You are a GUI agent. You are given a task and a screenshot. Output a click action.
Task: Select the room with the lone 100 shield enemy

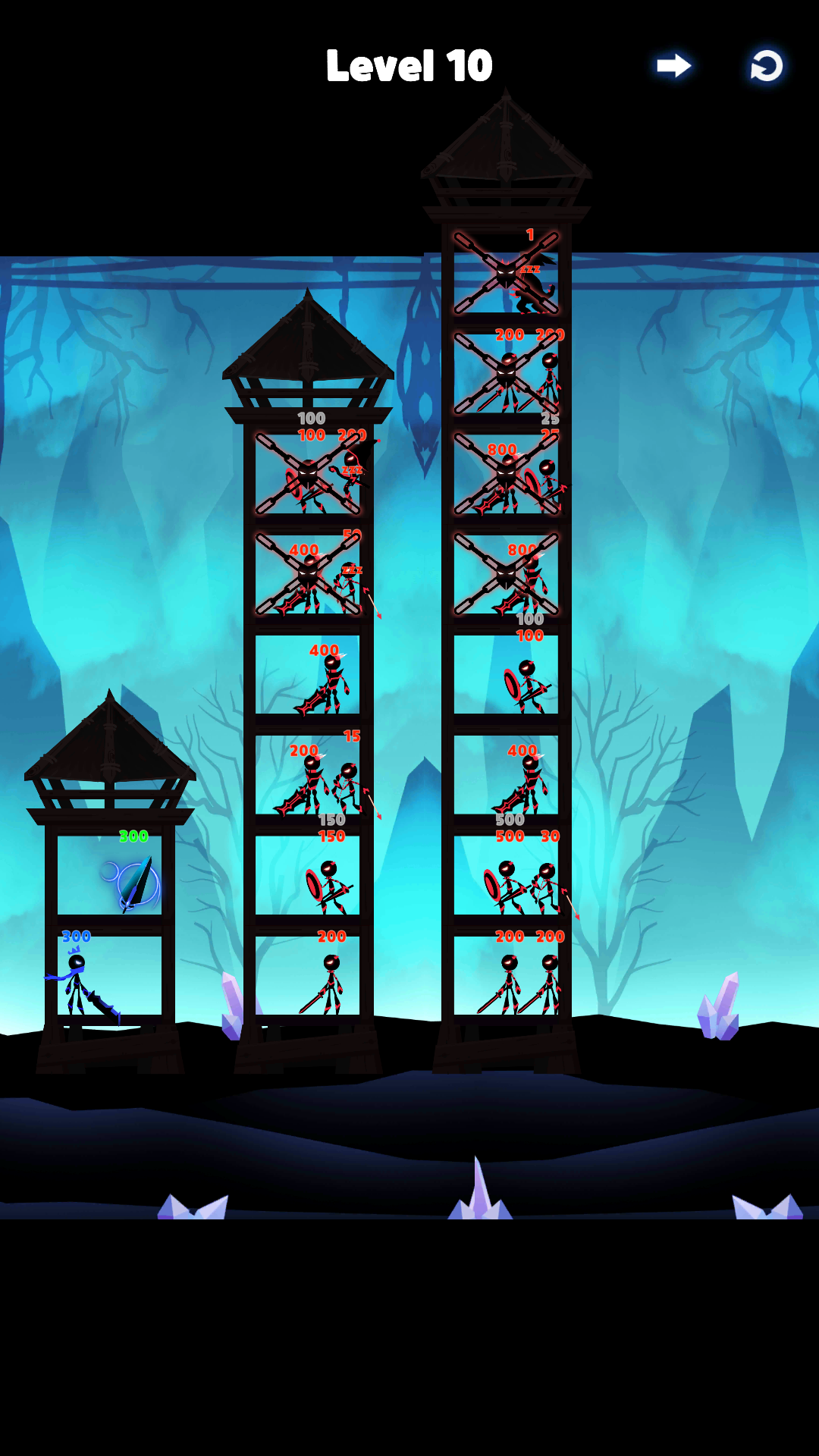click(507, 676)
